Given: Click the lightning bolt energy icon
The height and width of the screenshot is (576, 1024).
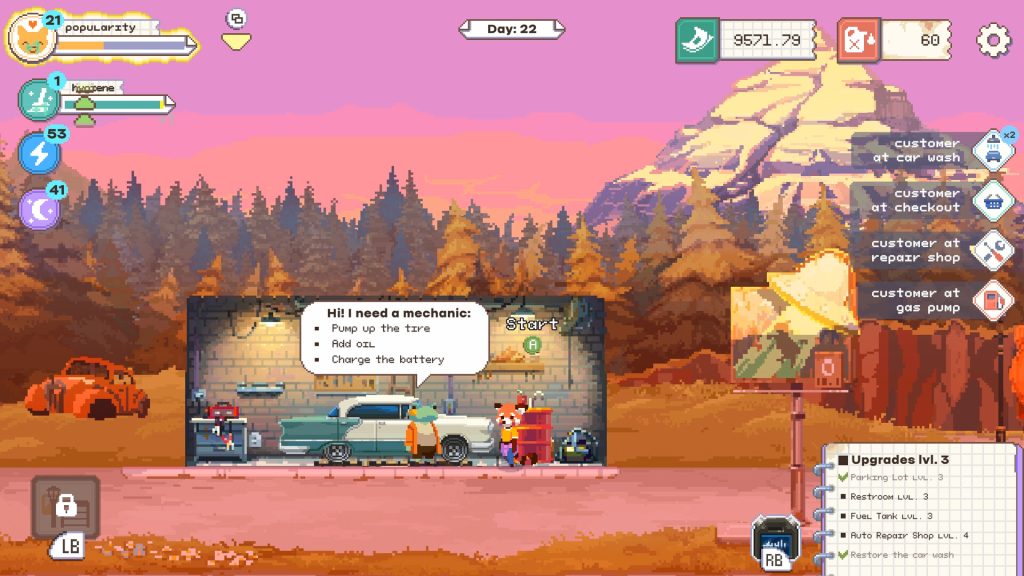Looking at the screenshot, I should (x=38, y=153).
